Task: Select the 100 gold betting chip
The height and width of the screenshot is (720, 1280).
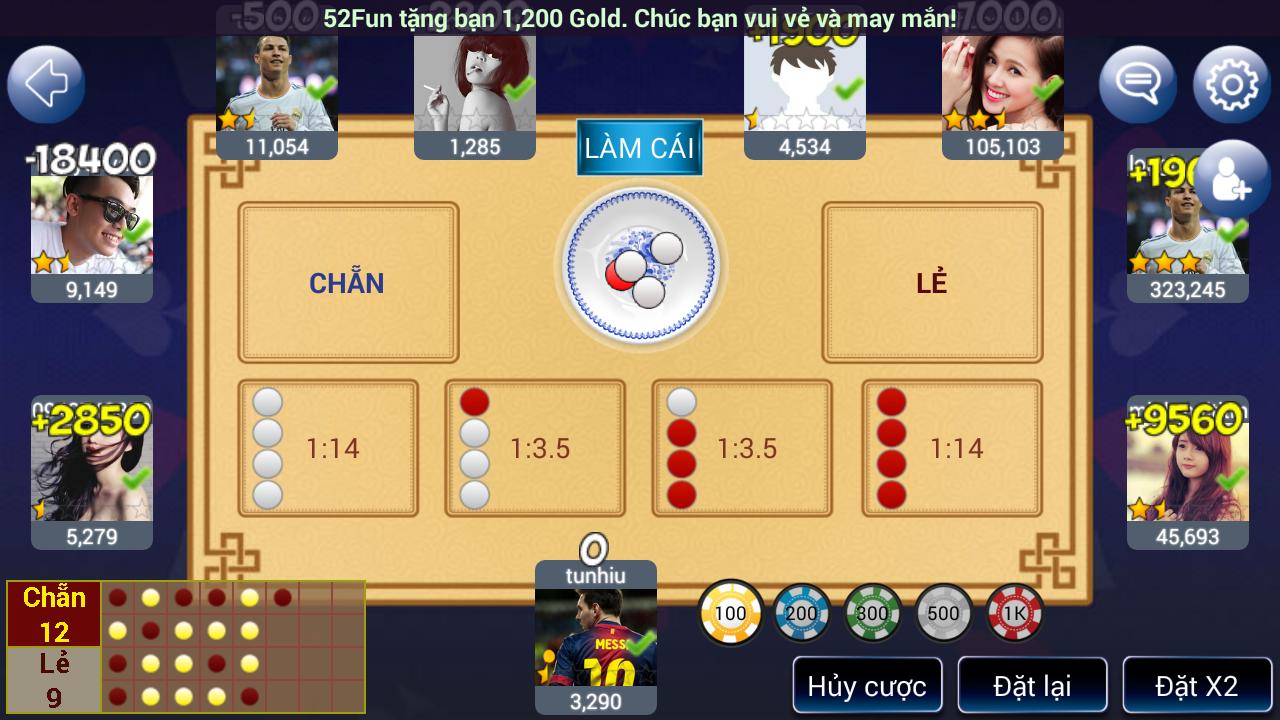Action: (x=730, y=612)
